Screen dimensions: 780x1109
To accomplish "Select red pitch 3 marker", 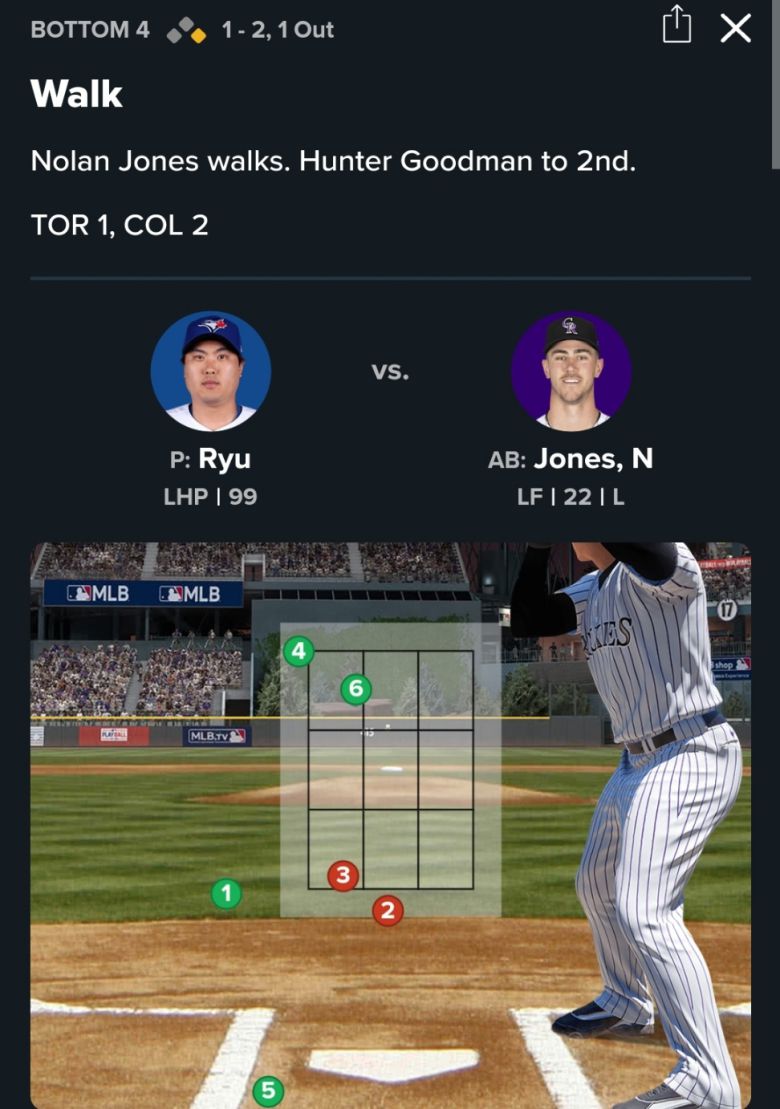I will click(343, 876).
